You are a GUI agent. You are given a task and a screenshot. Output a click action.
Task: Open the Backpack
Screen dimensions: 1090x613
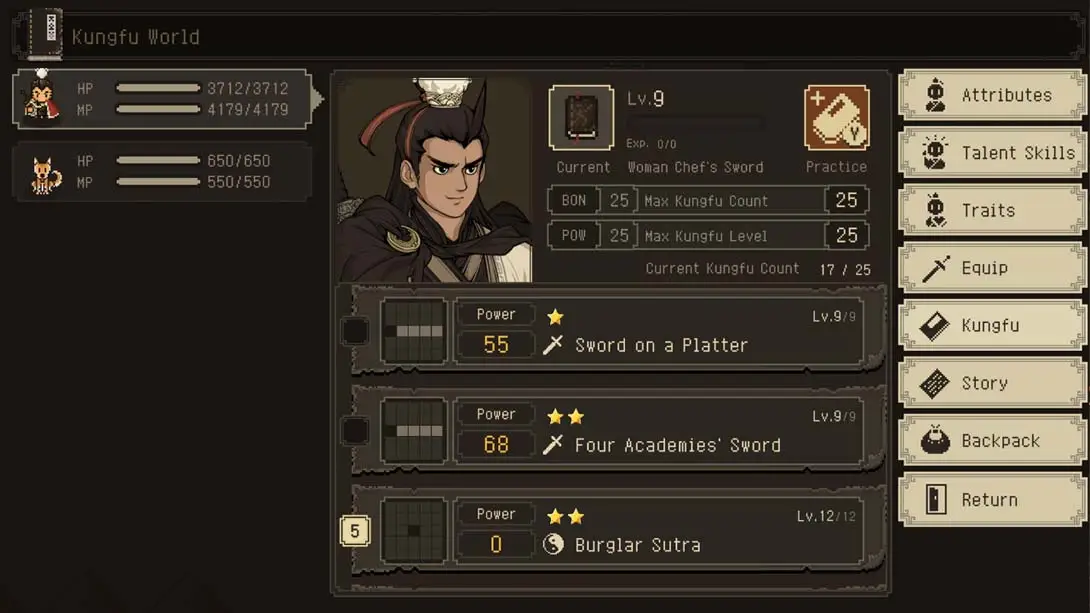coord(992,441)
